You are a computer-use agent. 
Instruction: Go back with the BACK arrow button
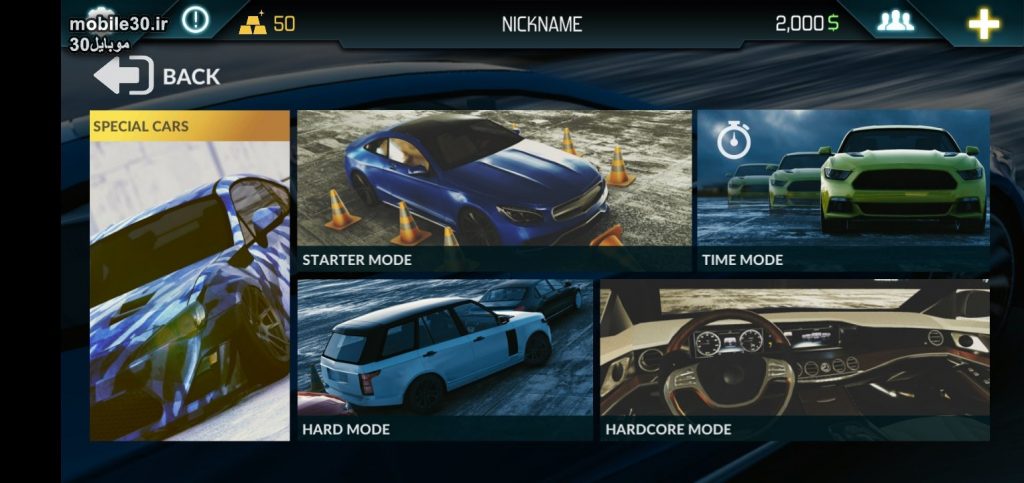(156, 76)
